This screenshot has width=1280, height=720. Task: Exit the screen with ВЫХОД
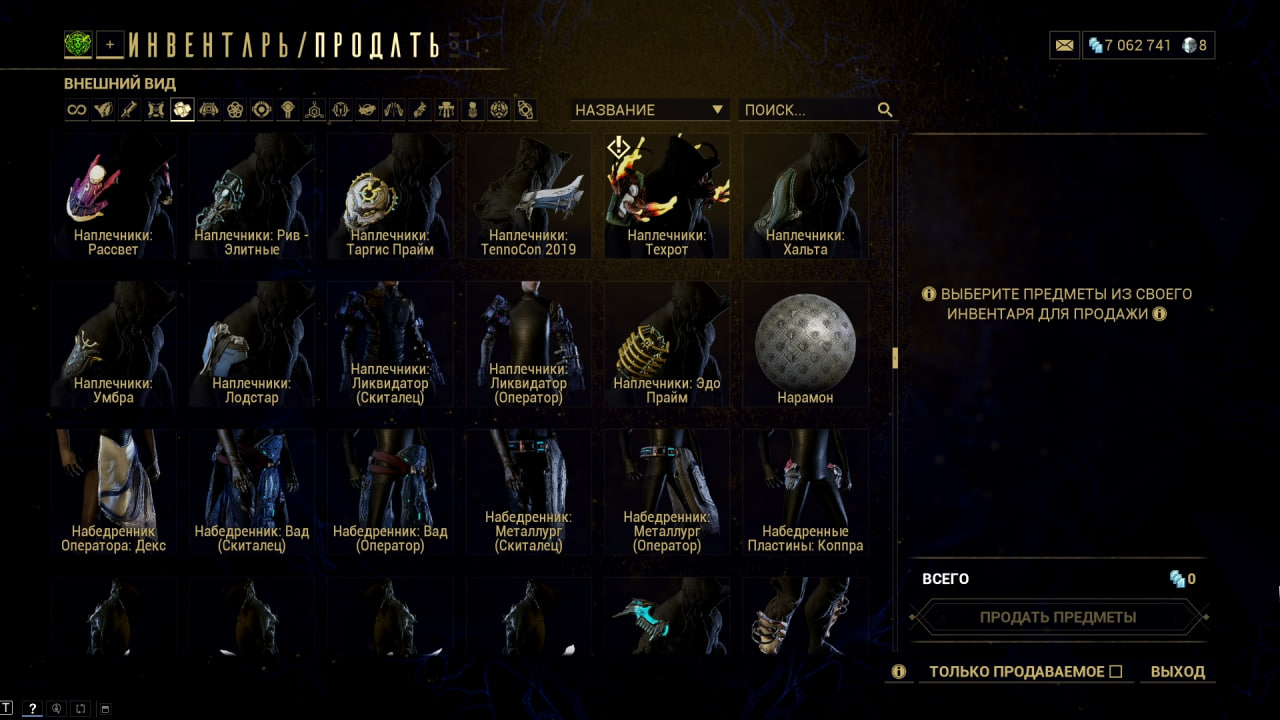(x=1177, y=672)
